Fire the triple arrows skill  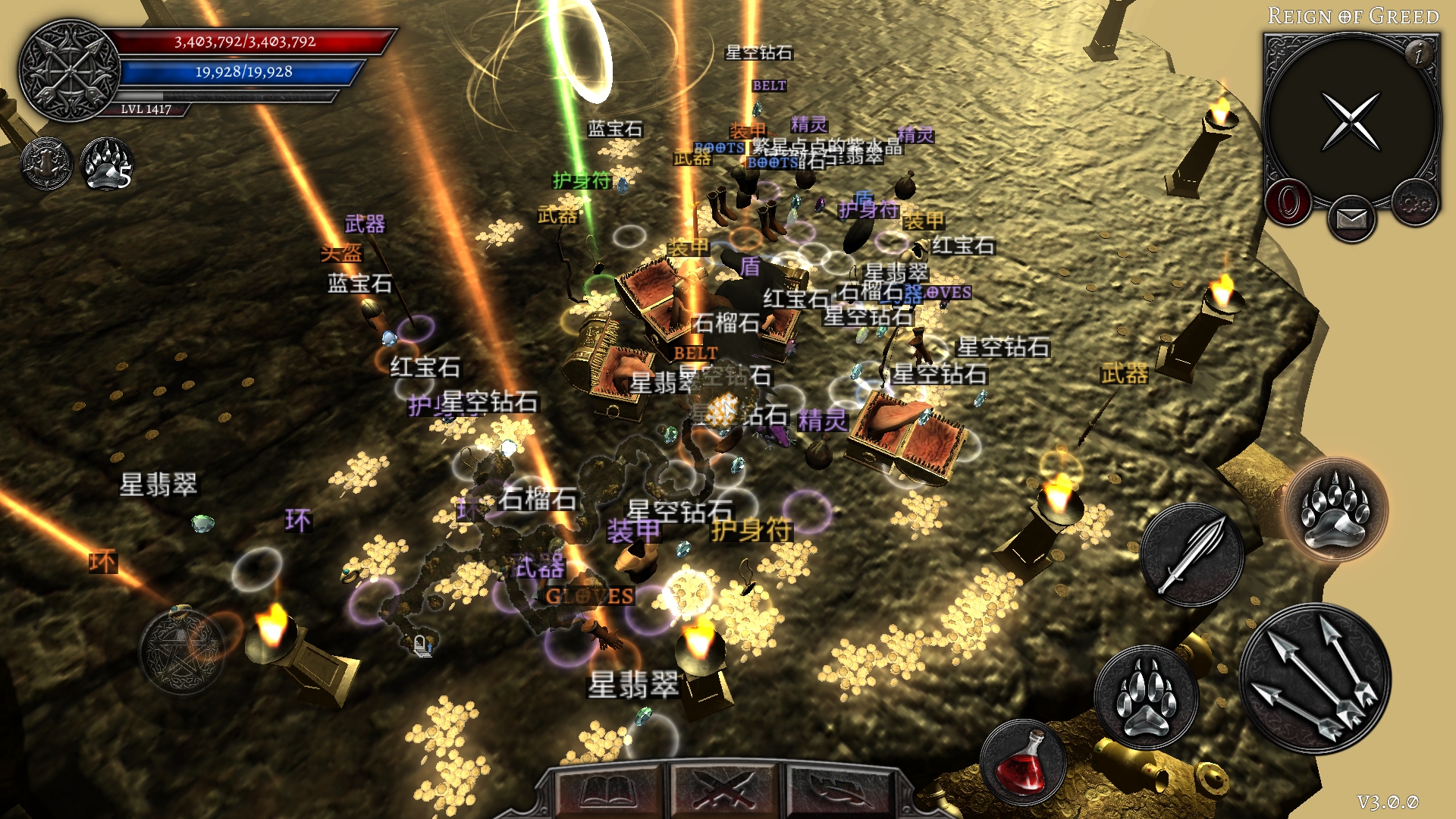[1316, 679]
